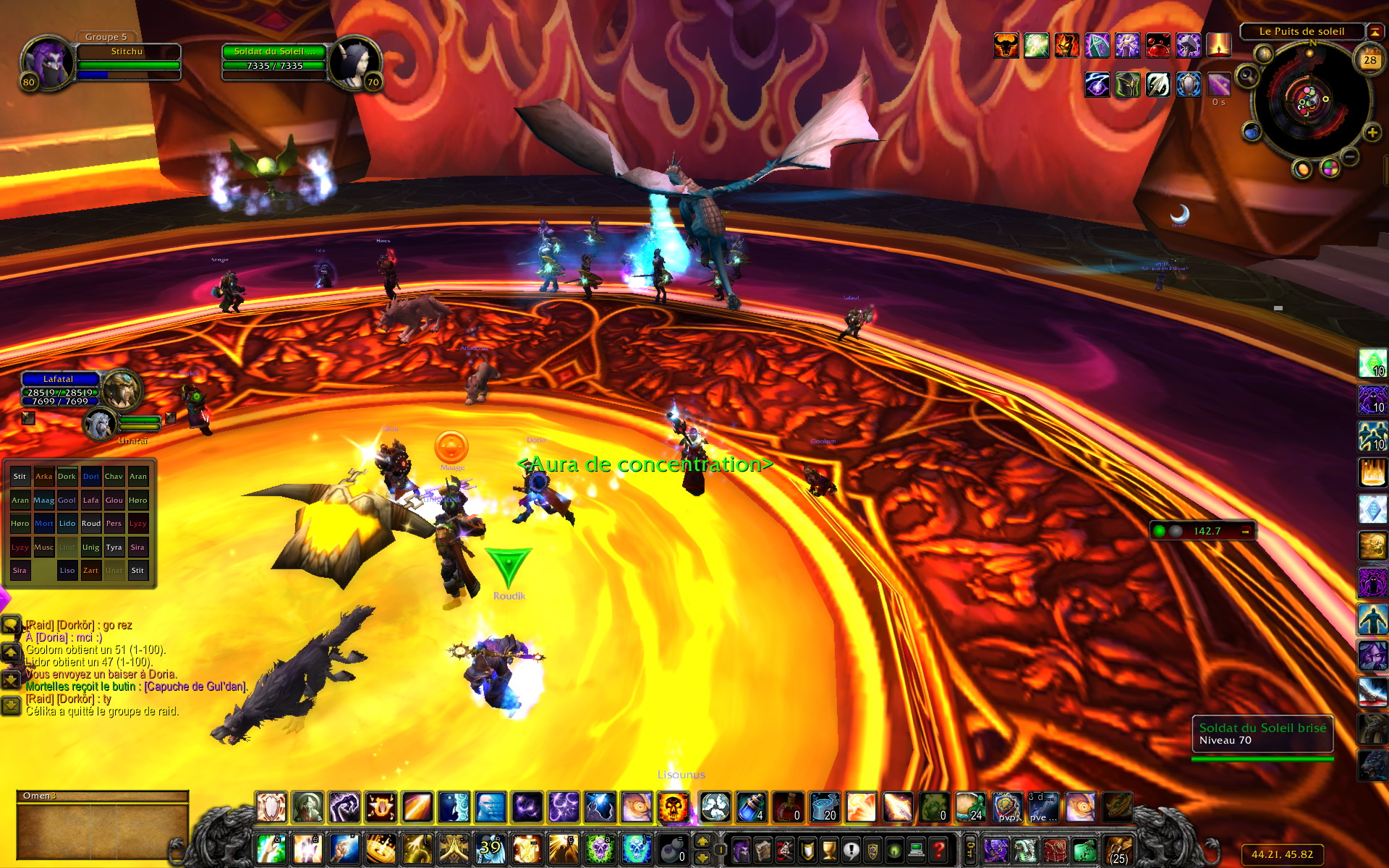Click the flaming skull ability on the top action bar
This screenshot has width=1389, height=868.
click(673, 807)
